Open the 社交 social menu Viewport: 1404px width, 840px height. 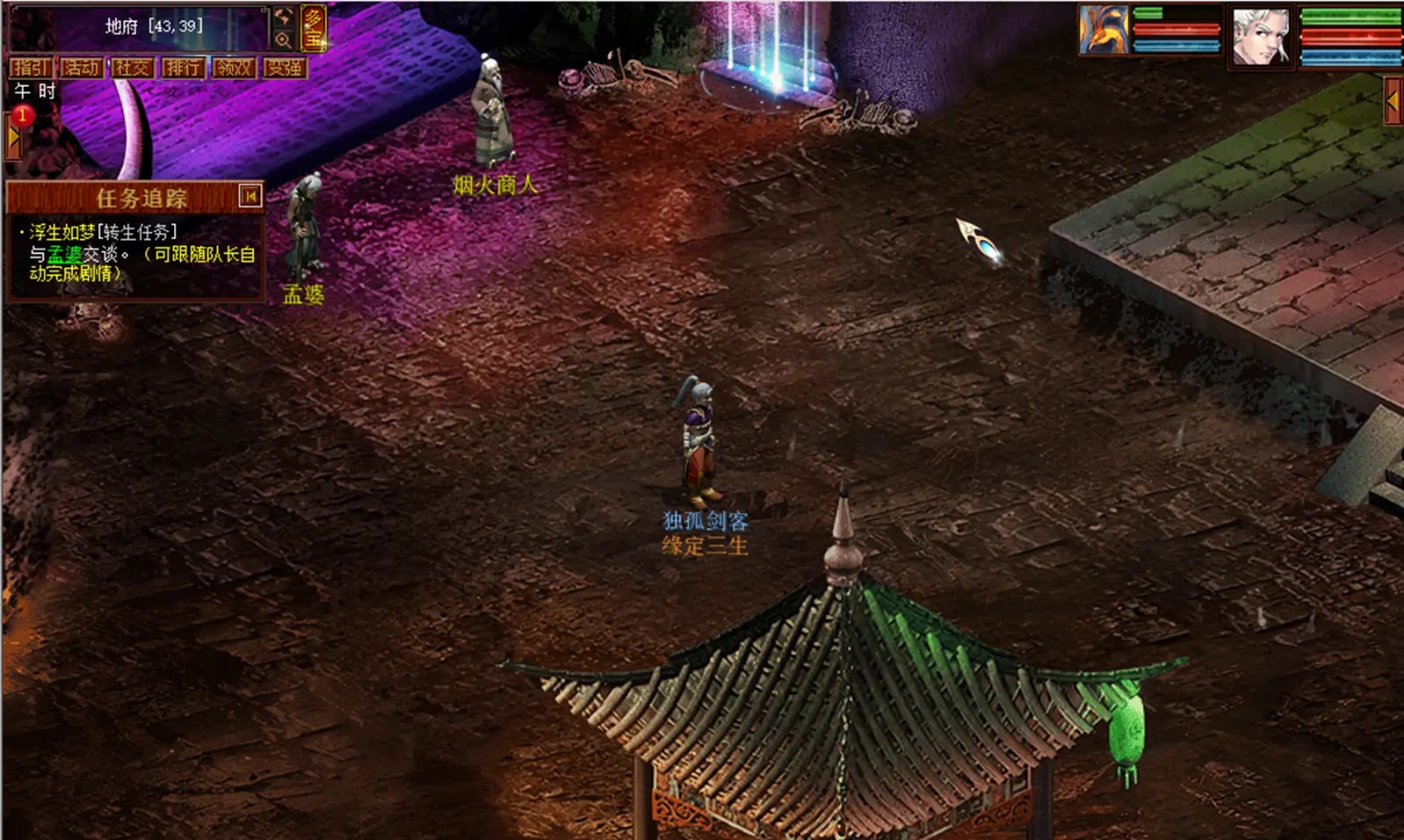[132, 68]
